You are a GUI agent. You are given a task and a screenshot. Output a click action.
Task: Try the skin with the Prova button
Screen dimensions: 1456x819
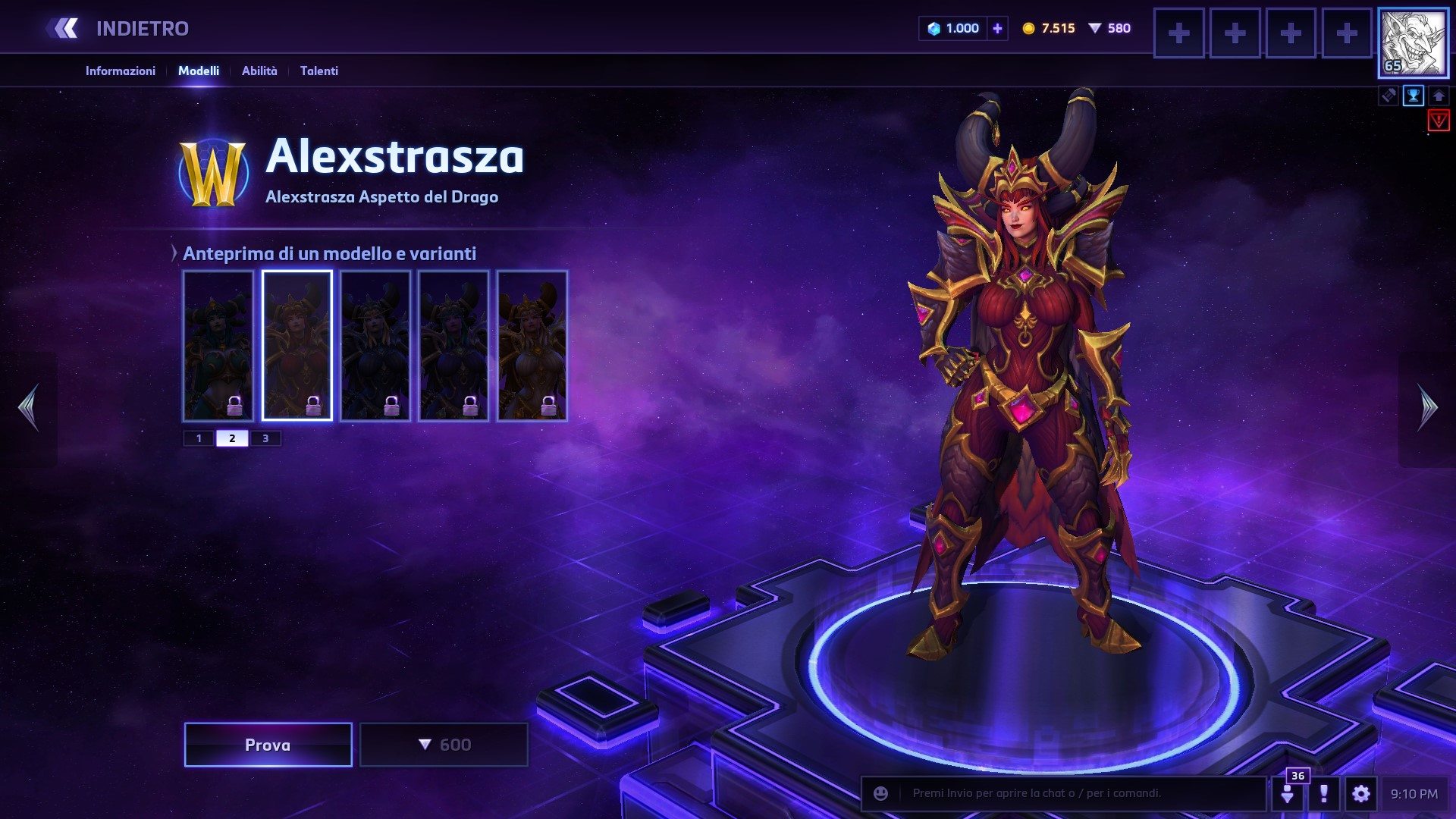(268, 745)
